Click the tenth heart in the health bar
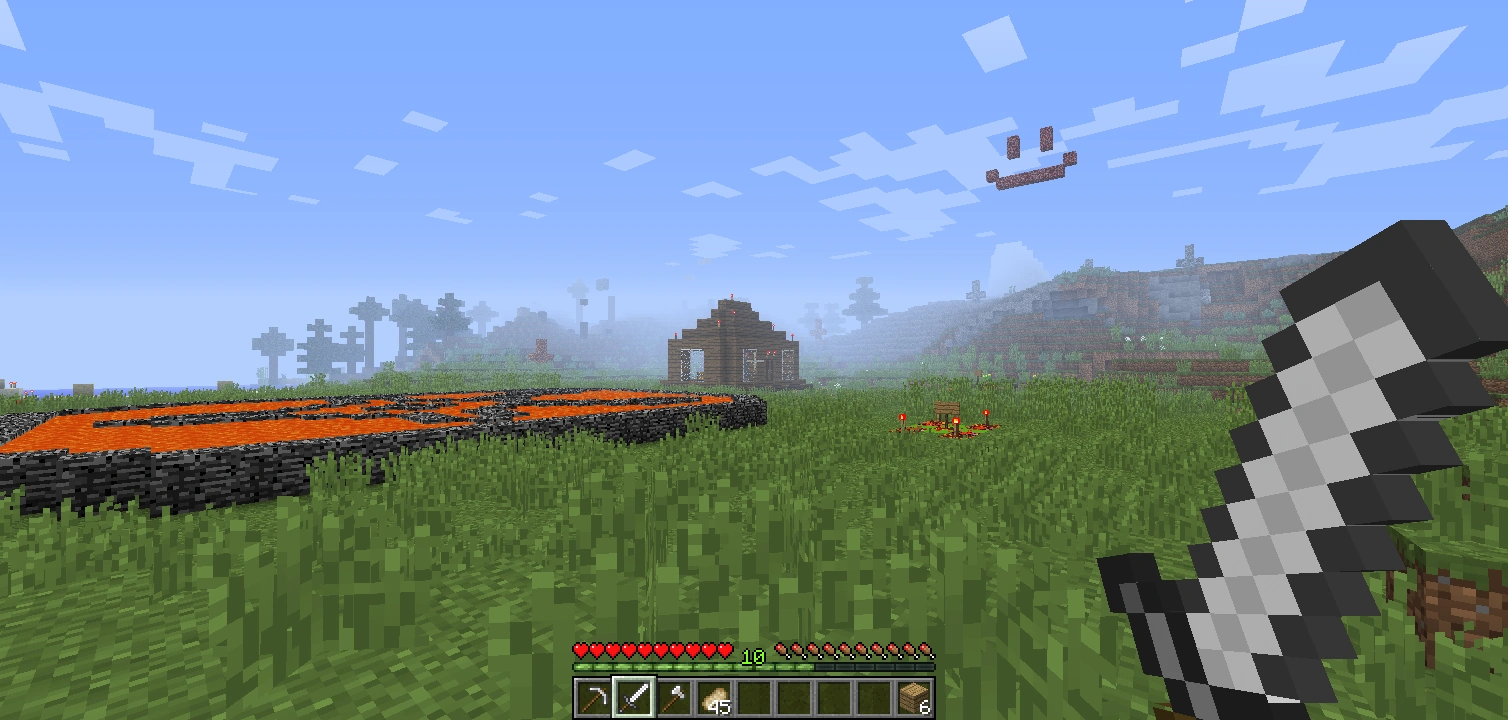The image size is (1508, 720). coord(724,648)
